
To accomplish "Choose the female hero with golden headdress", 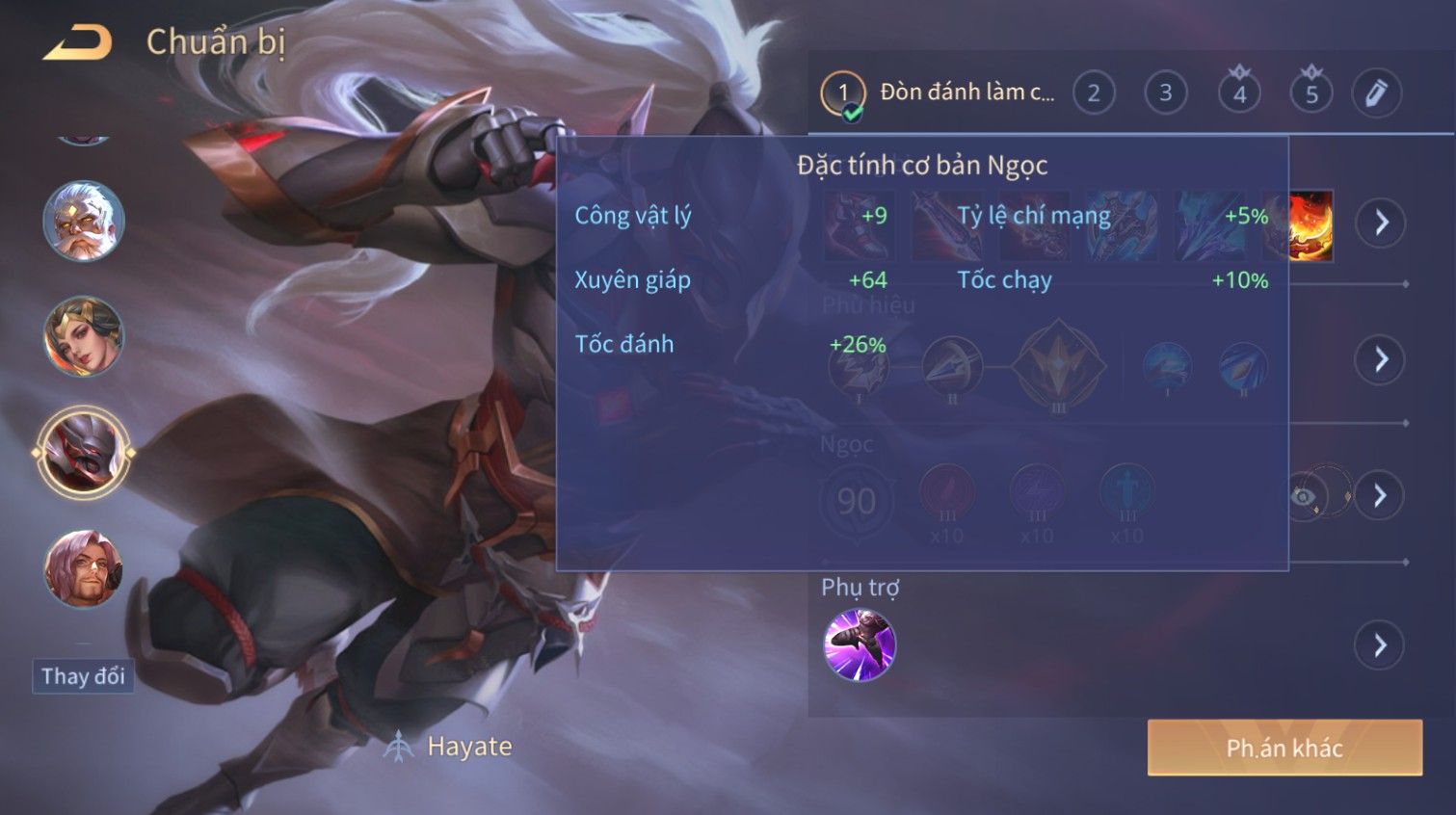I will 84,336.
